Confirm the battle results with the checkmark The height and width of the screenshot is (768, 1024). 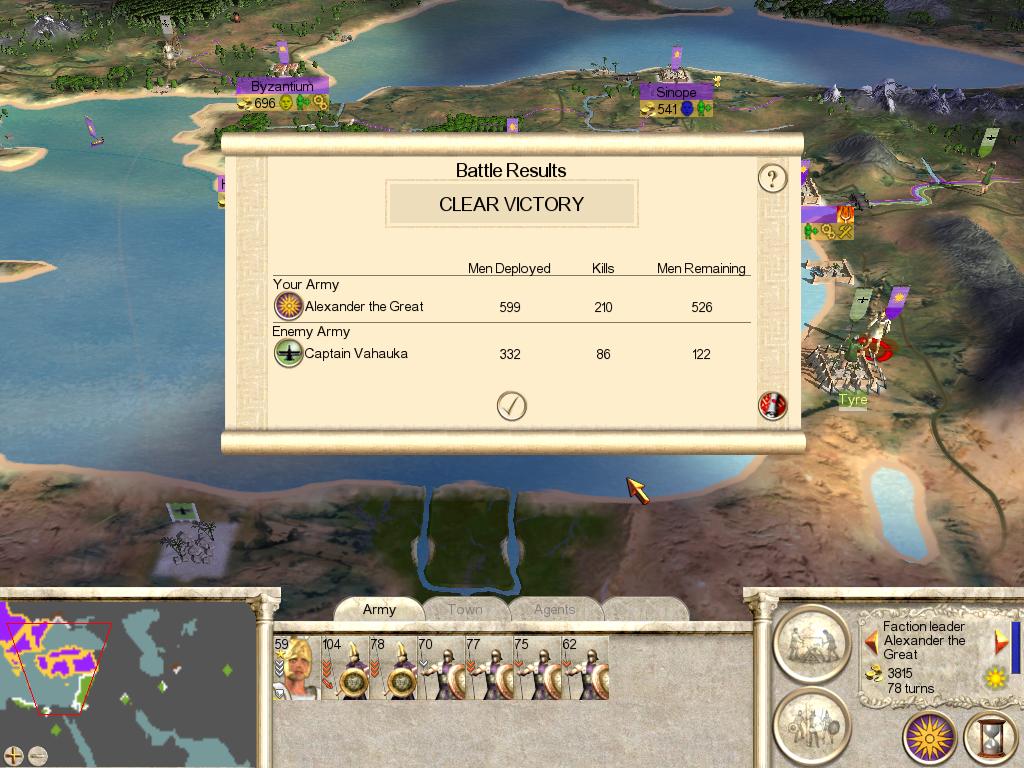(512, 405)
